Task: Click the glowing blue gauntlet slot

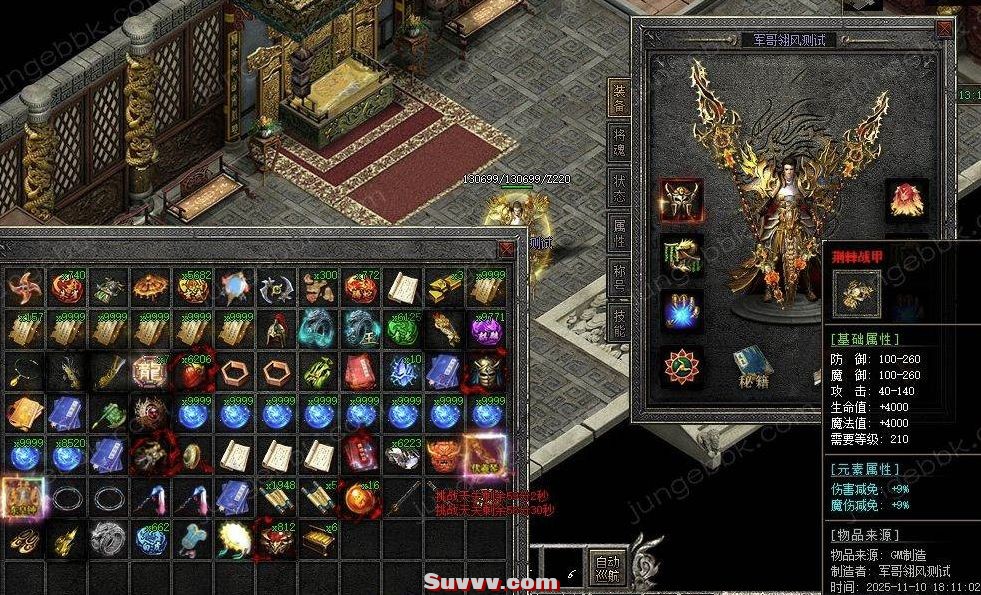Action: pos(681,311)
